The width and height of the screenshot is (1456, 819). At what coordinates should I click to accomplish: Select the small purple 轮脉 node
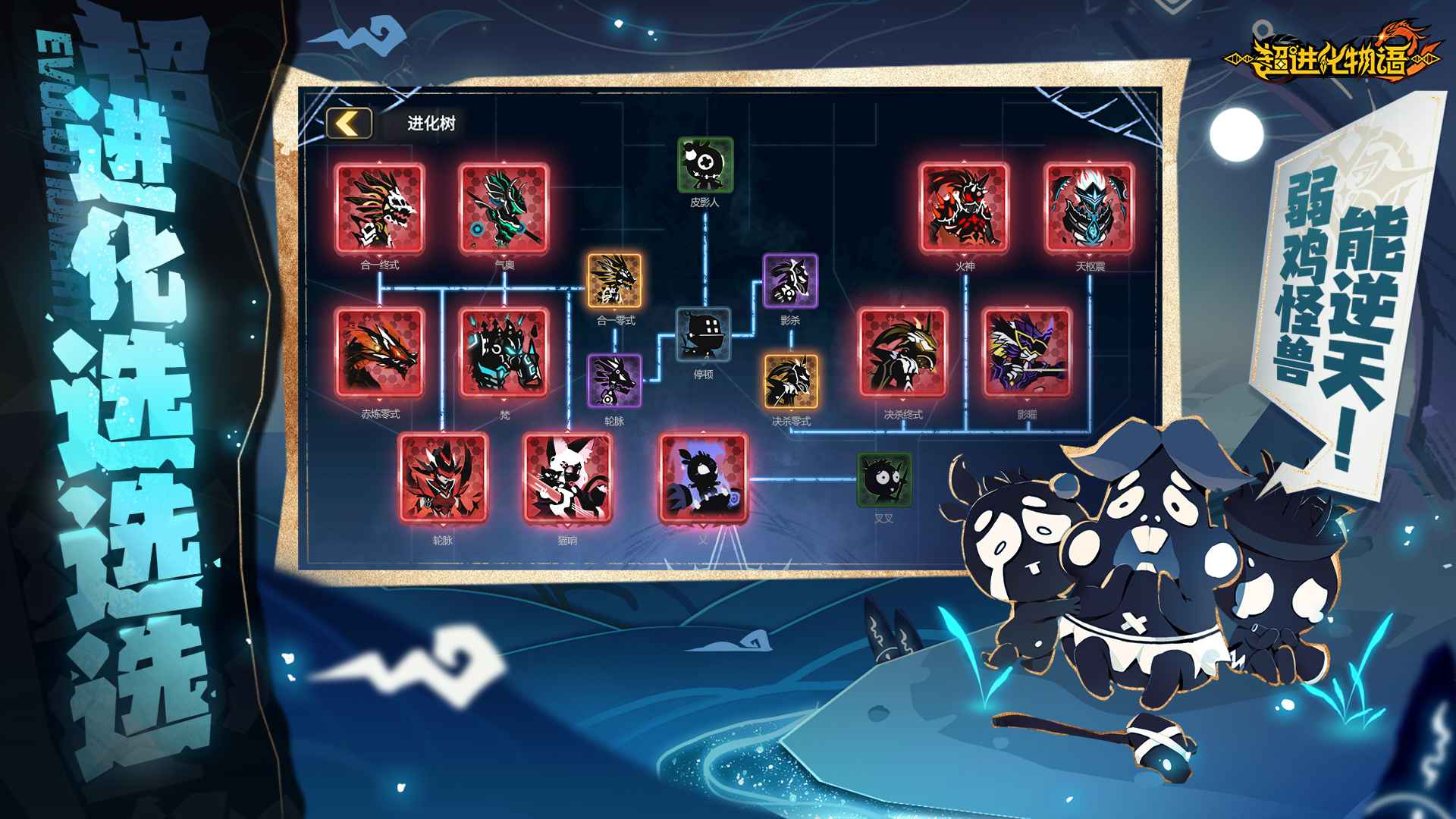614,381
